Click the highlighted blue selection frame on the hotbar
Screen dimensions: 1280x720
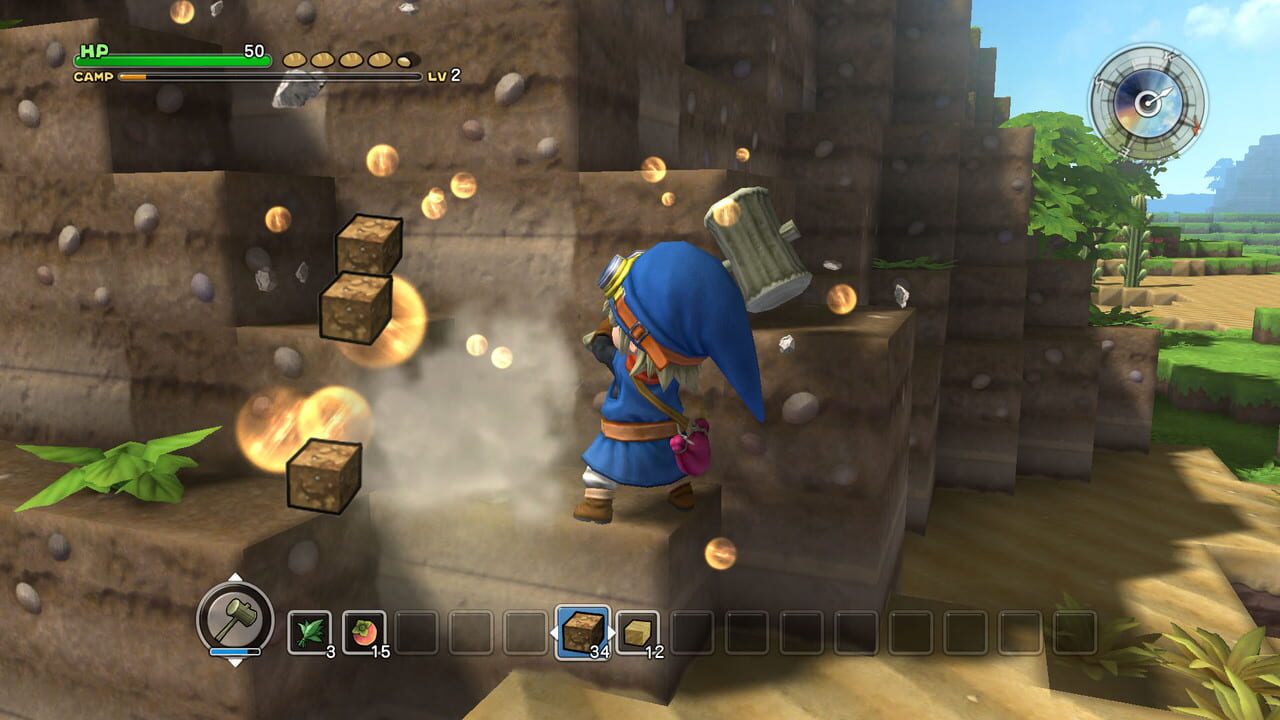click(x=582, y=631)
